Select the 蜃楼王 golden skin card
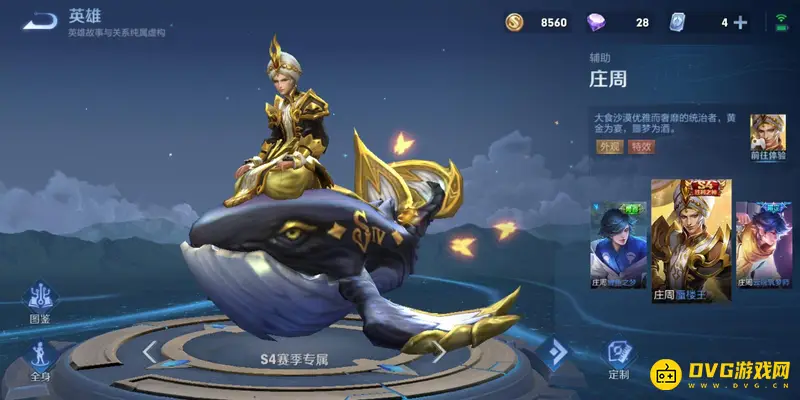Screen dimensions: 800x400 click(691, 240)
